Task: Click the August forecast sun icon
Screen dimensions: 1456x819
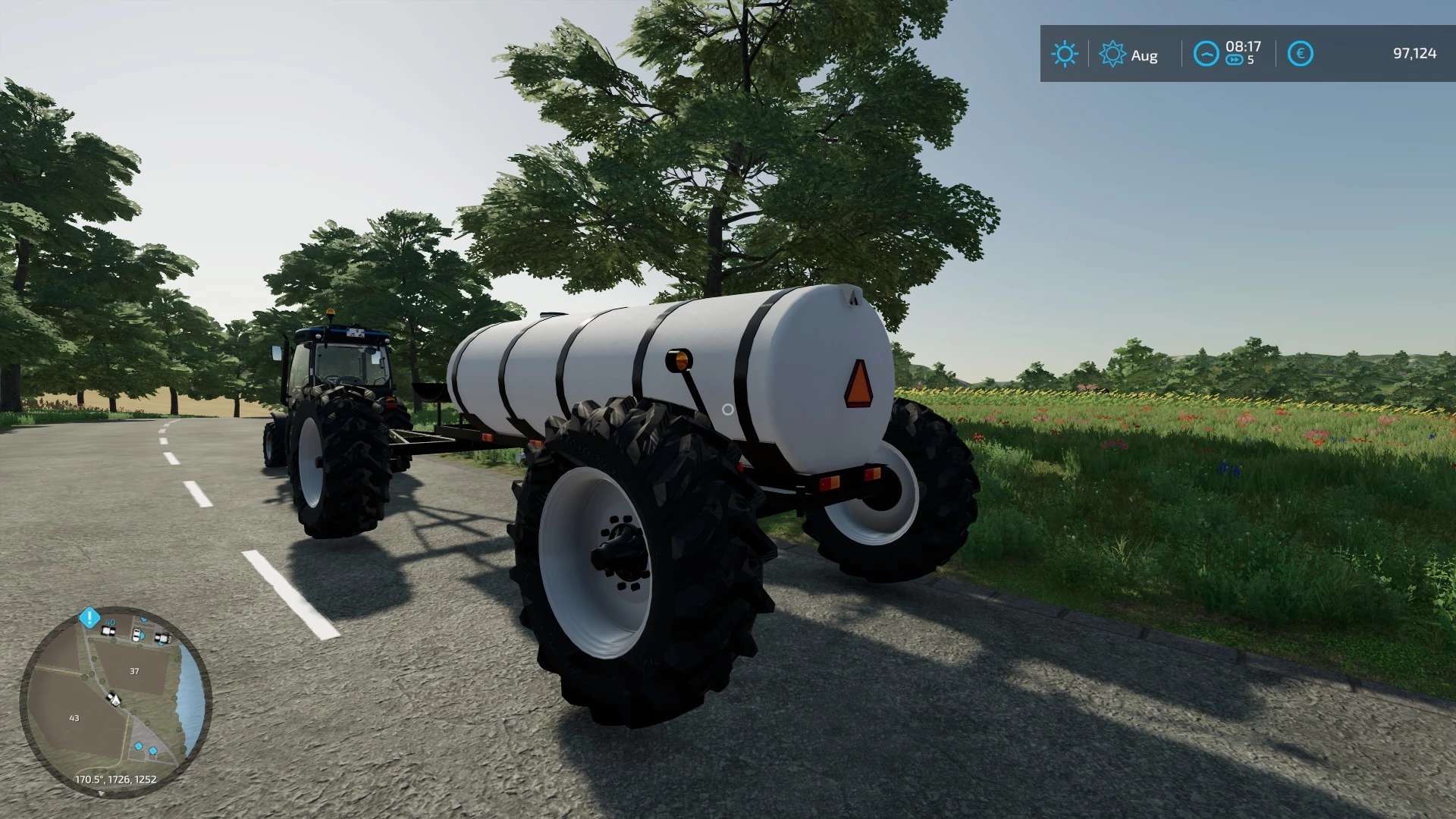Action: point(1112,53)
